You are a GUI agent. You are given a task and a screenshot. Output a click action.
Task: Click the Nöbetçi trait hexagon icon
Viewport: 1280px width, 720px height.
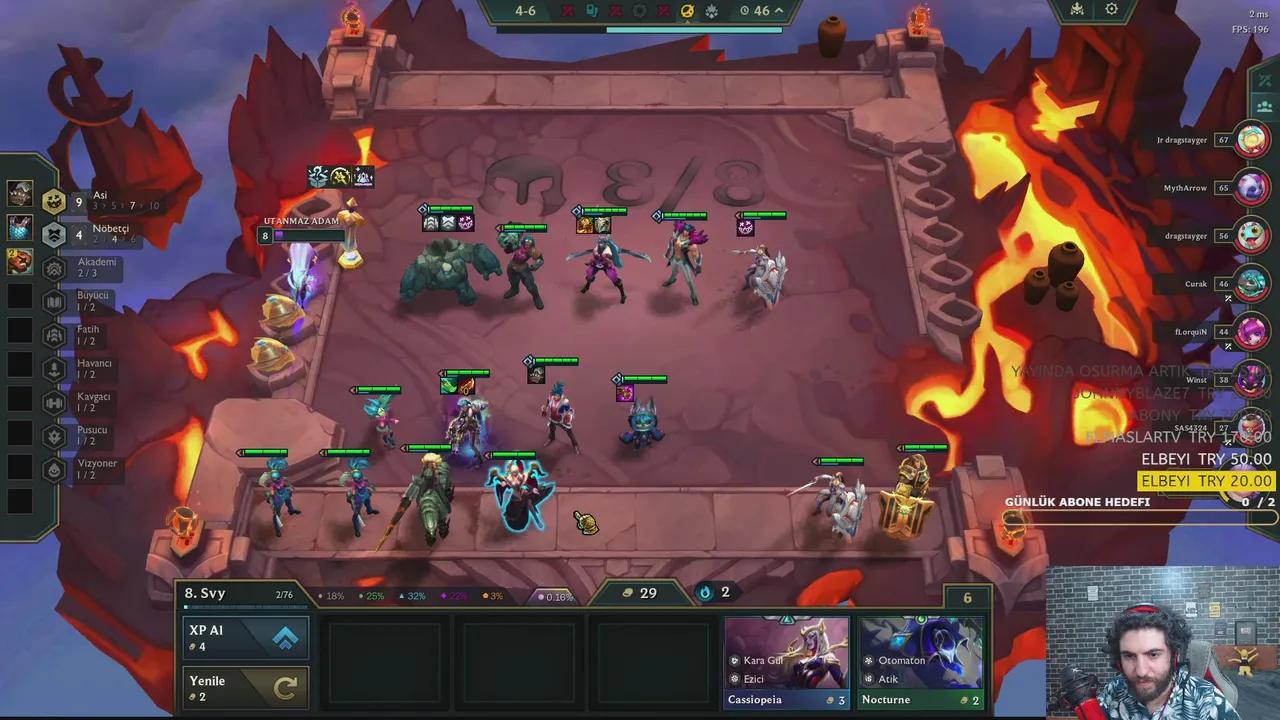click(x=55, y=233)
